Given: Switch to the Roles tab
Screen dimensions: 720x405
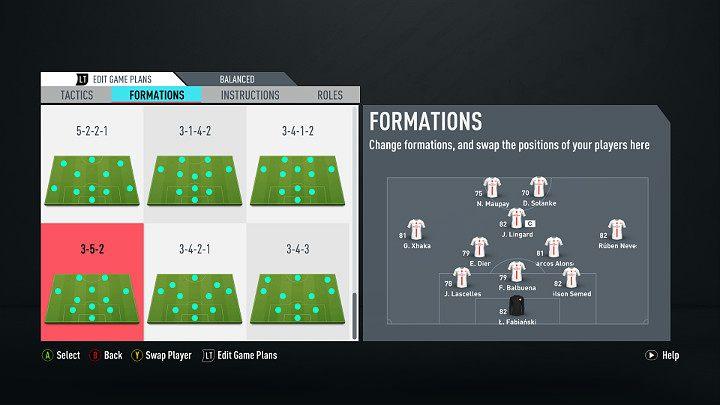Looking at the screenshot, I should 330,95.
